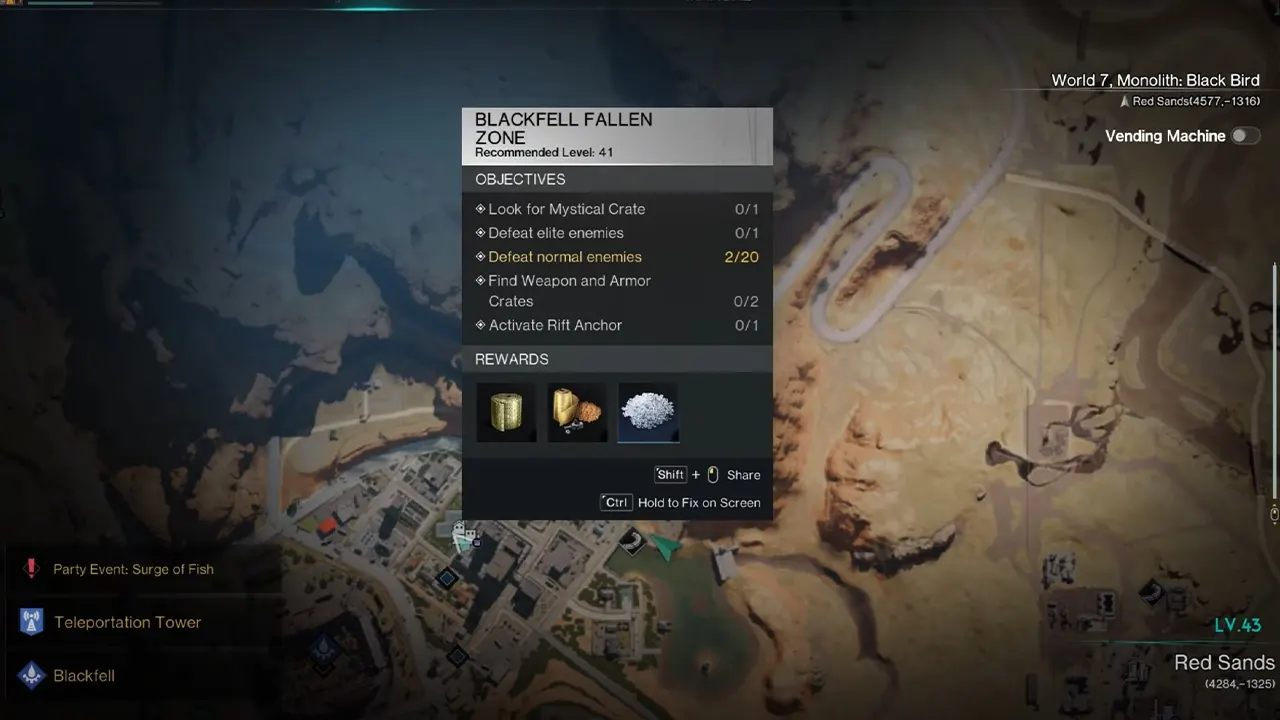The image size is (1280, 720).
Task: Toggle the Vending Machine map filter
Action: (x=1244, y=136)
